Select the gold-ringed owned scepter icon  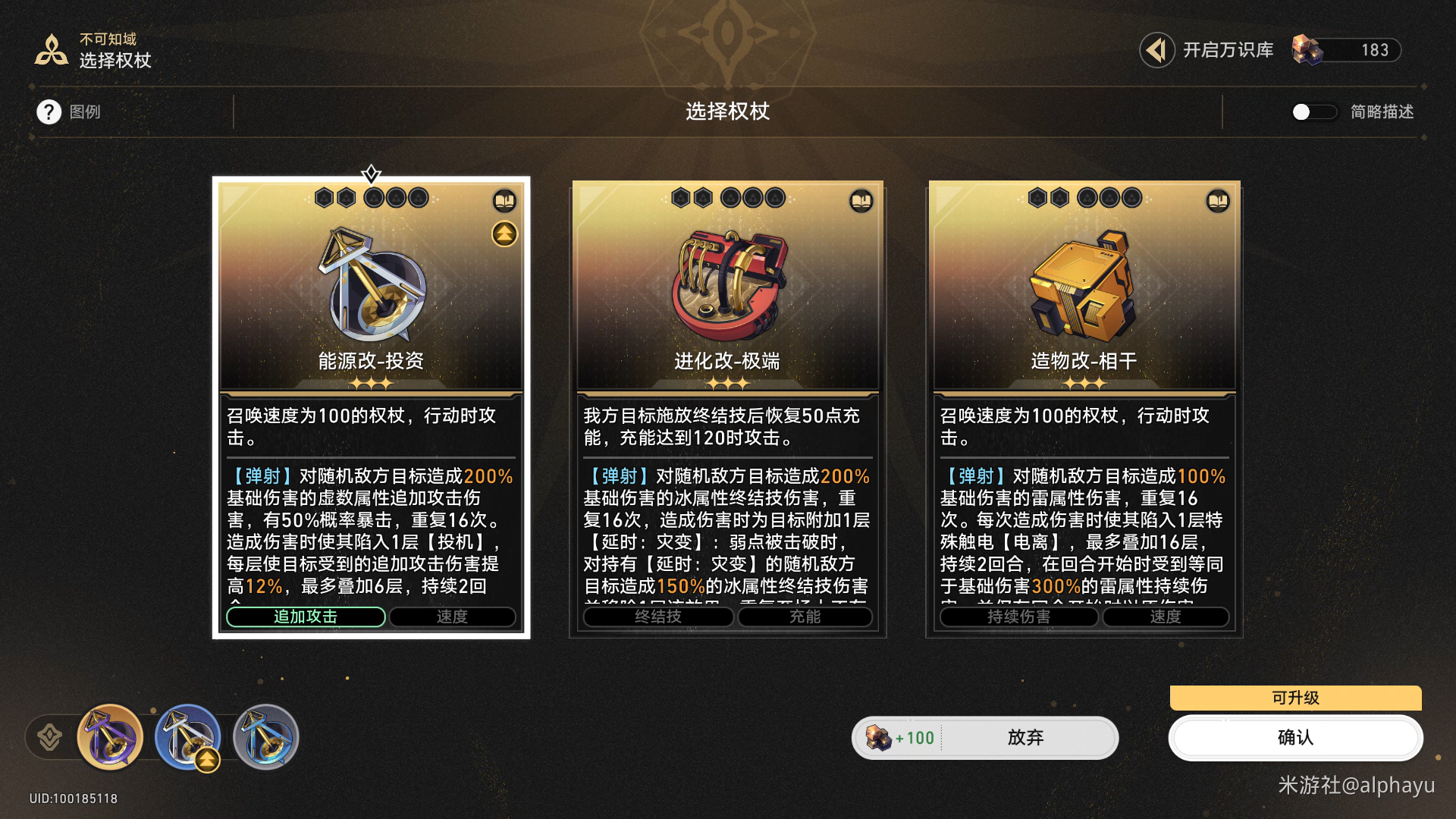(x=111, y=737)
